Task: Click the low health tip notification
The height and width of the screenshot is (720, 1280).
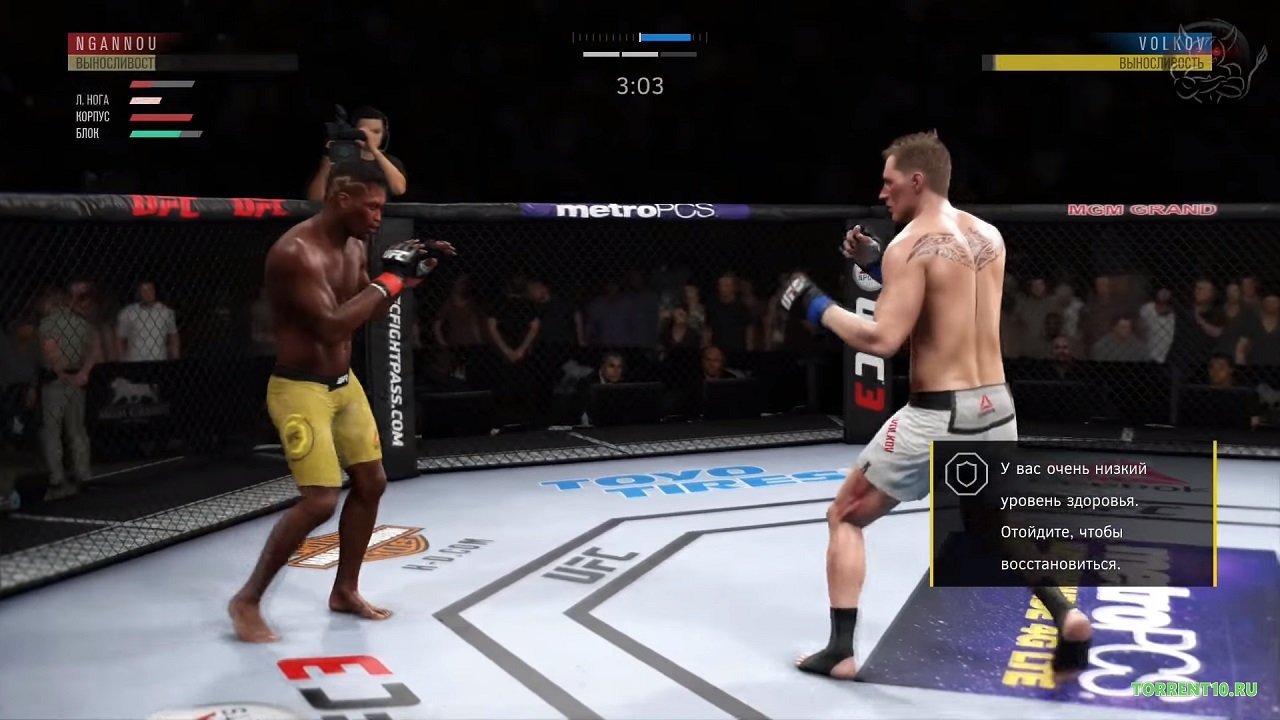Action: coord(1073,514)
